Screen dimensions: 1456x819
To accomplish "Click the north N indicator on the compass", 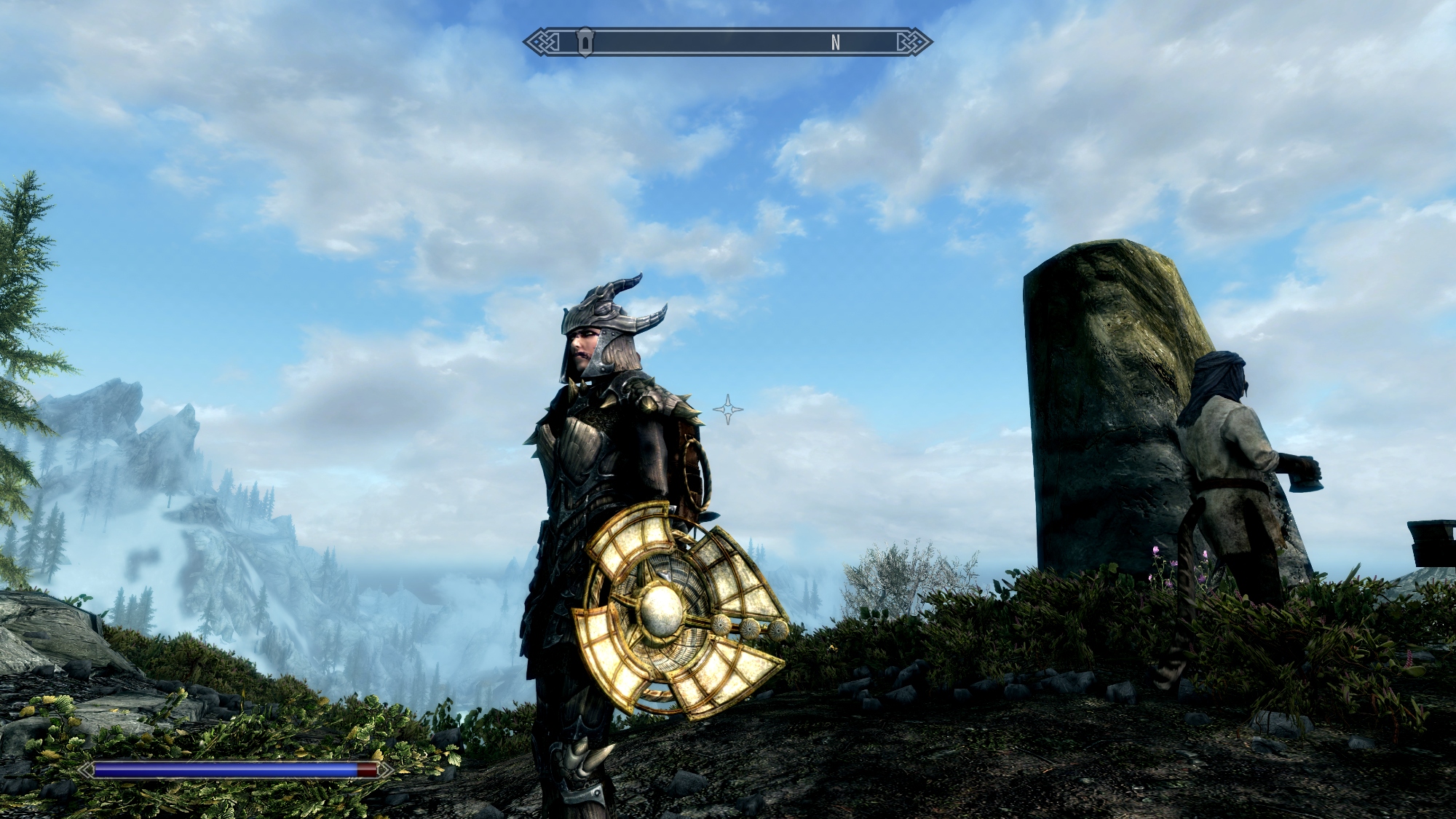I will [x=836, y=43].
